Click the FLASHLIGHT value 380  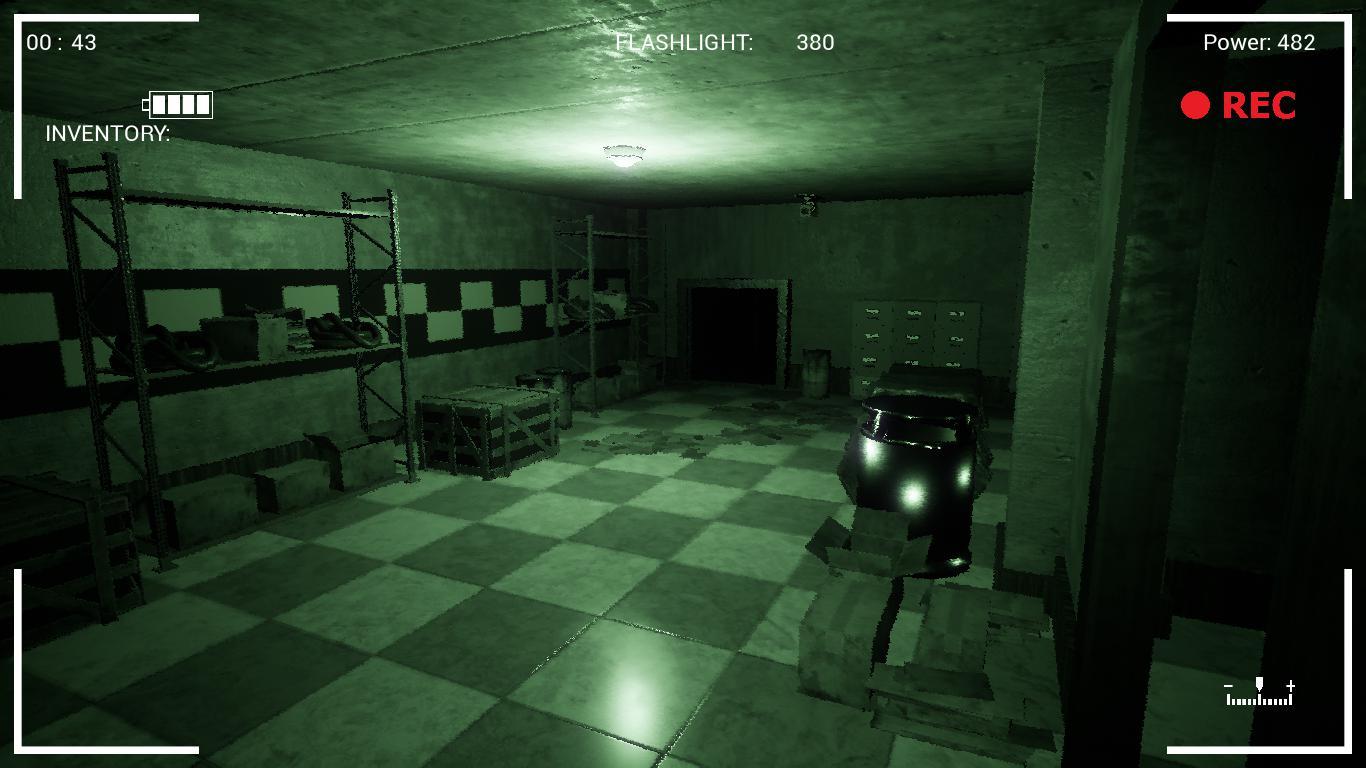pos(813,43)
